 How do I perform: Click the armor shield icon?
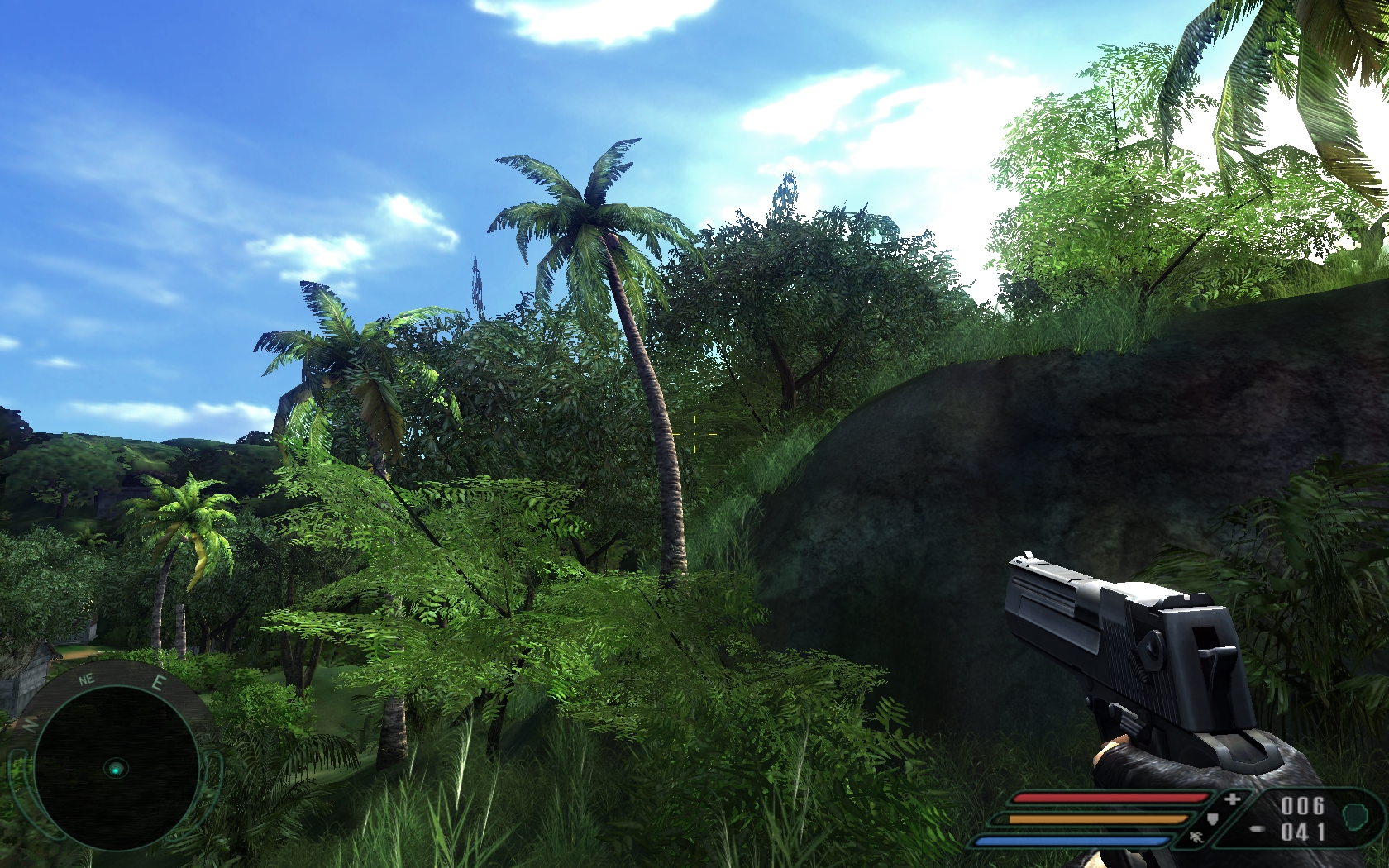(x=1212, y=819)
